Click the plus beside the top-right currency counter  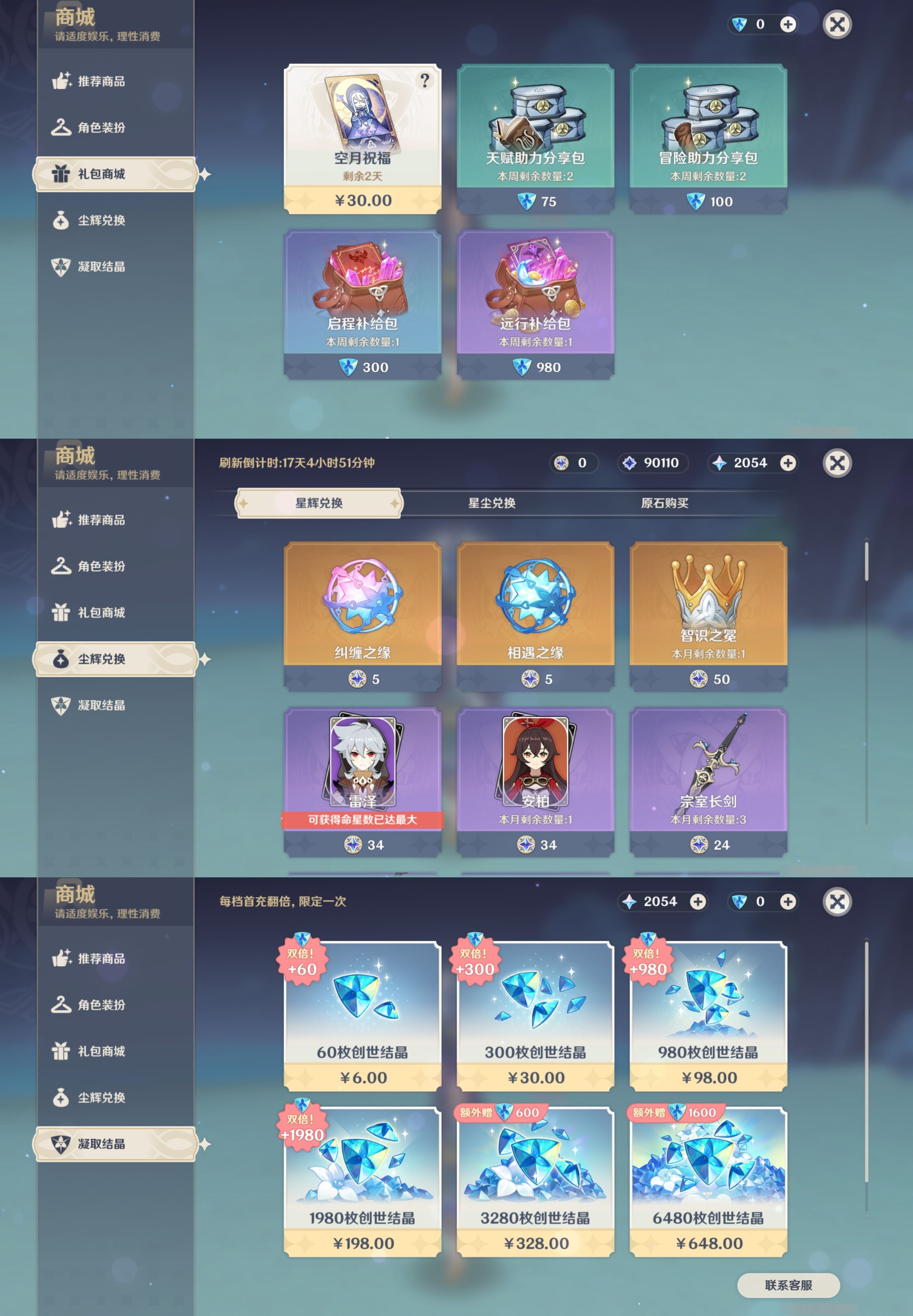[x=788, y=25]
